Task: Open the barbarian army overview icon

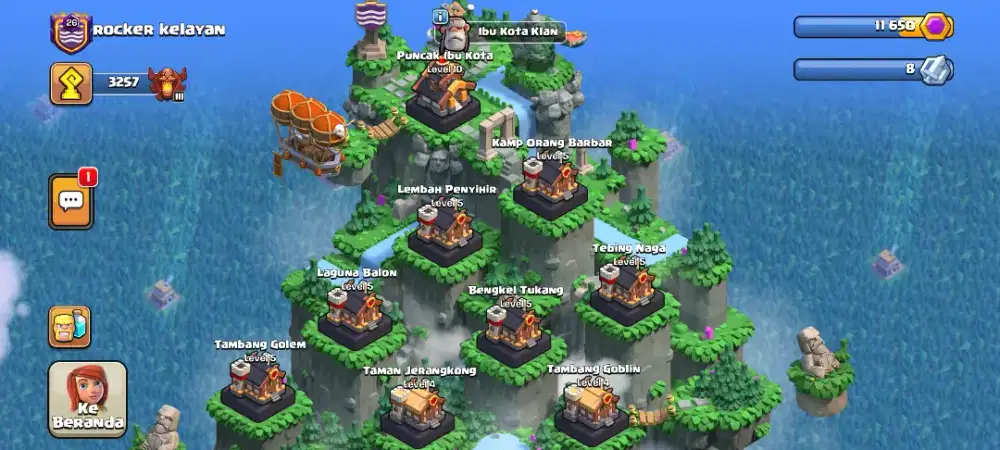Action: pos(70,327)
